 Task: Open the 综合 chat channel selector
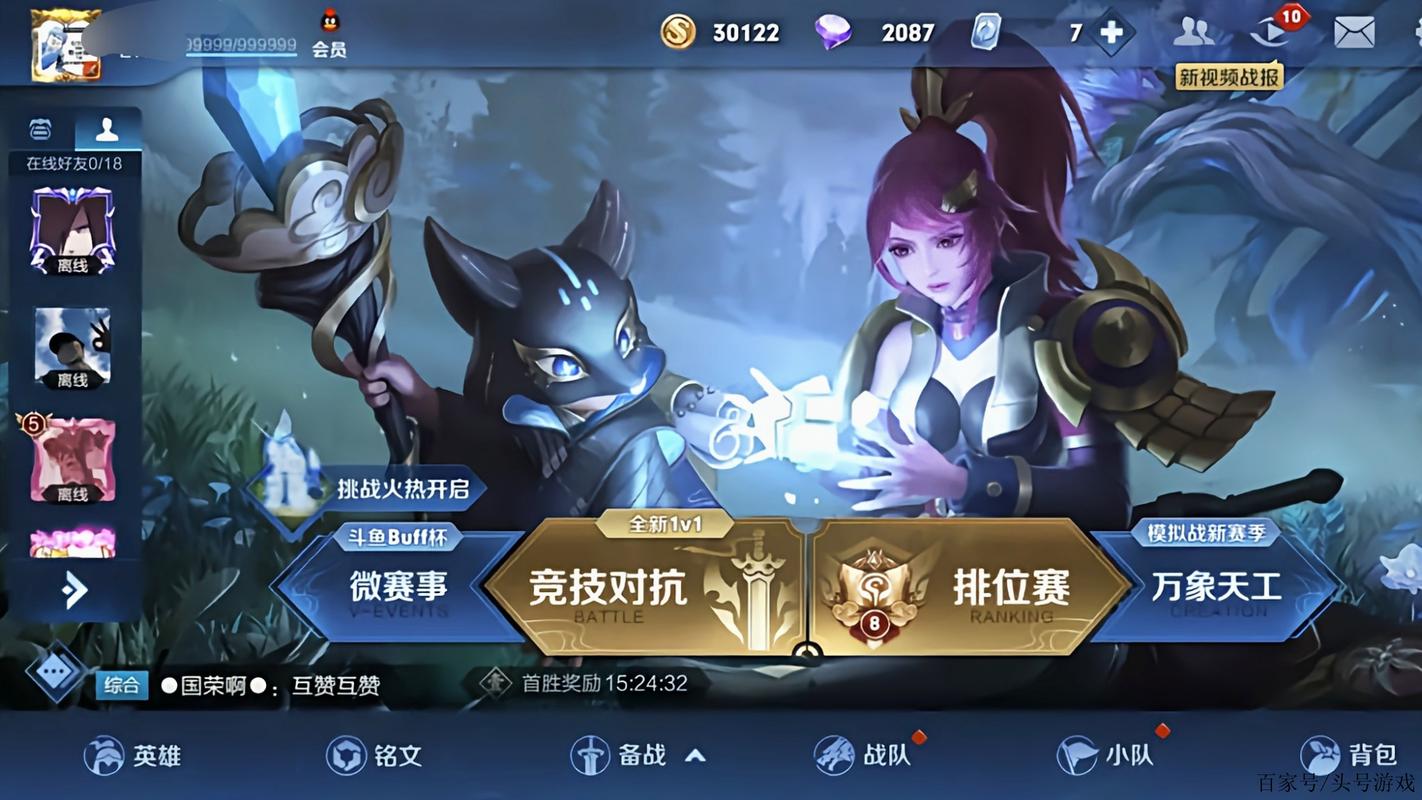(x=120, y=687)
